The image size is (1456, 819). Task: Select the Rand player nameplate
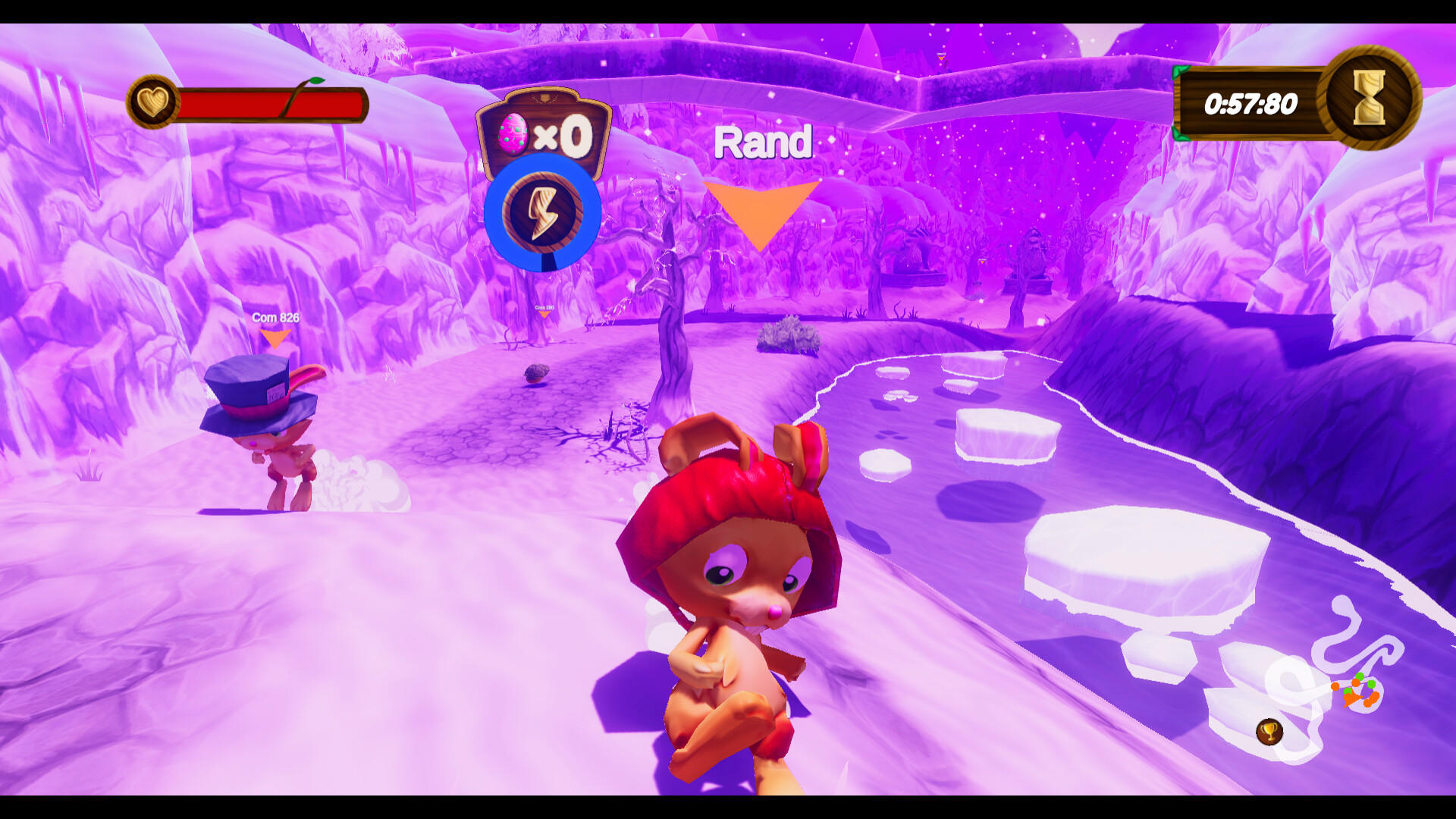[764, 143]
